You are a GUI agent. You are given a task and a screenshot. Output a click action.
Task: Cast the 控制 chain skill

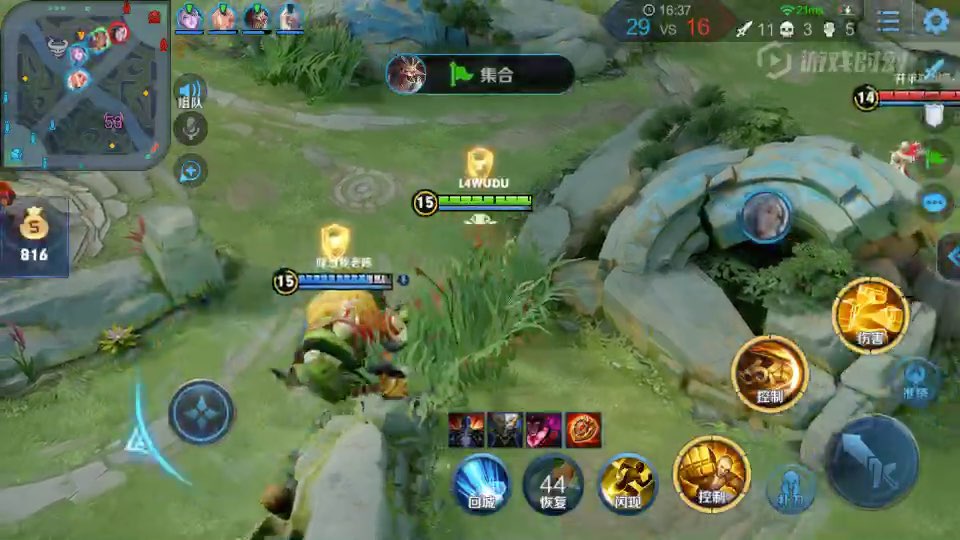(x=769, y=373)
